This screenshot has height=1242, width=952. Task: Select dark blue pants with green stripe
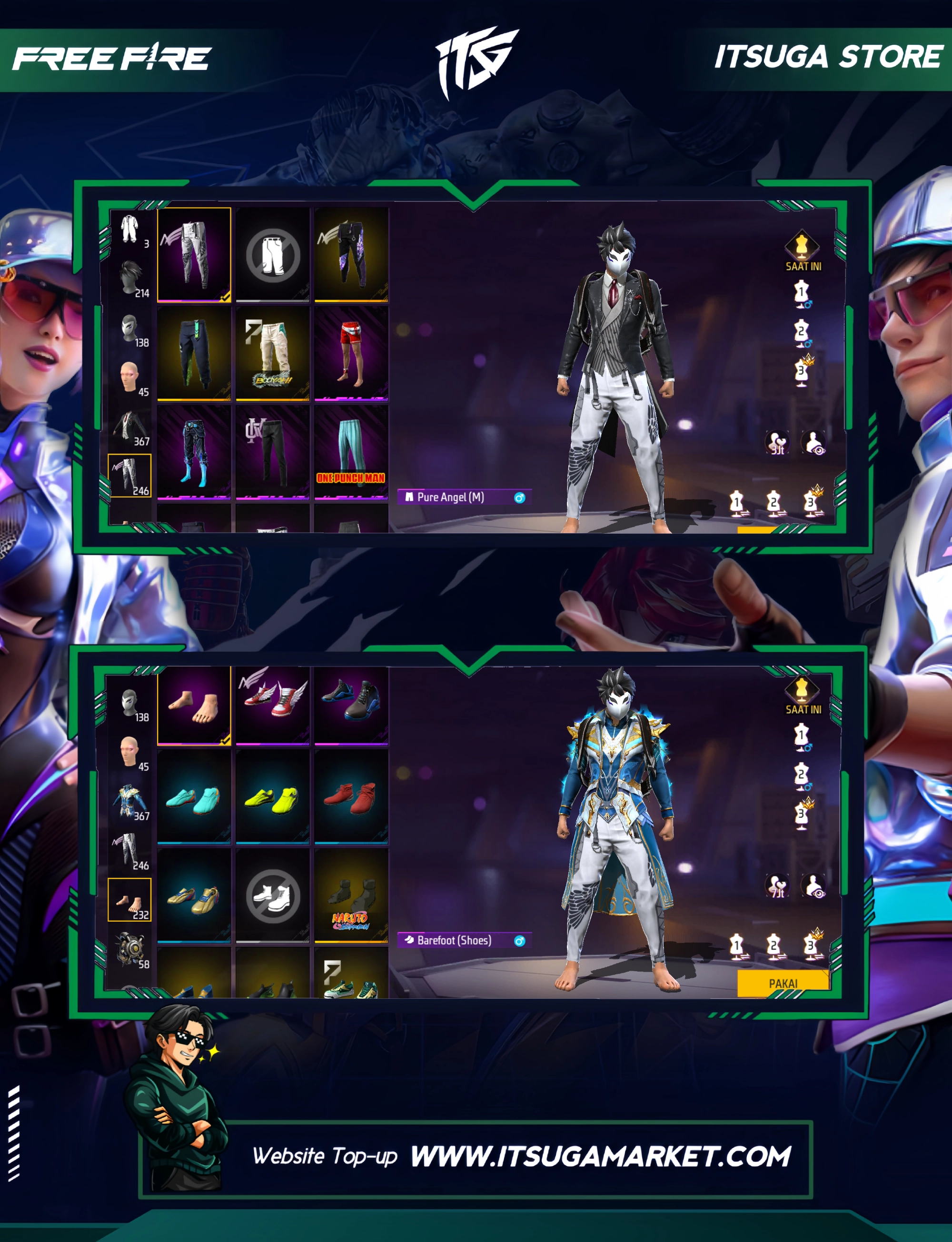pyautogui.click(x=194, y=352)
